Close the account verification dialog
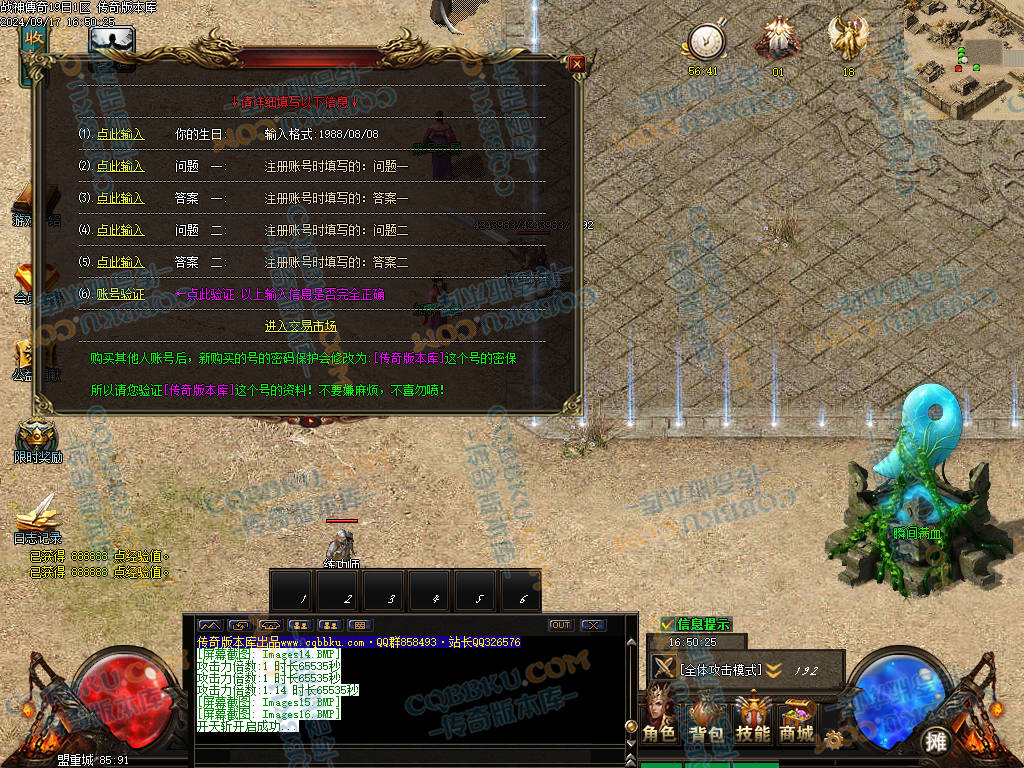Screen dimensions: 1024x768 [x=576, y=64]
